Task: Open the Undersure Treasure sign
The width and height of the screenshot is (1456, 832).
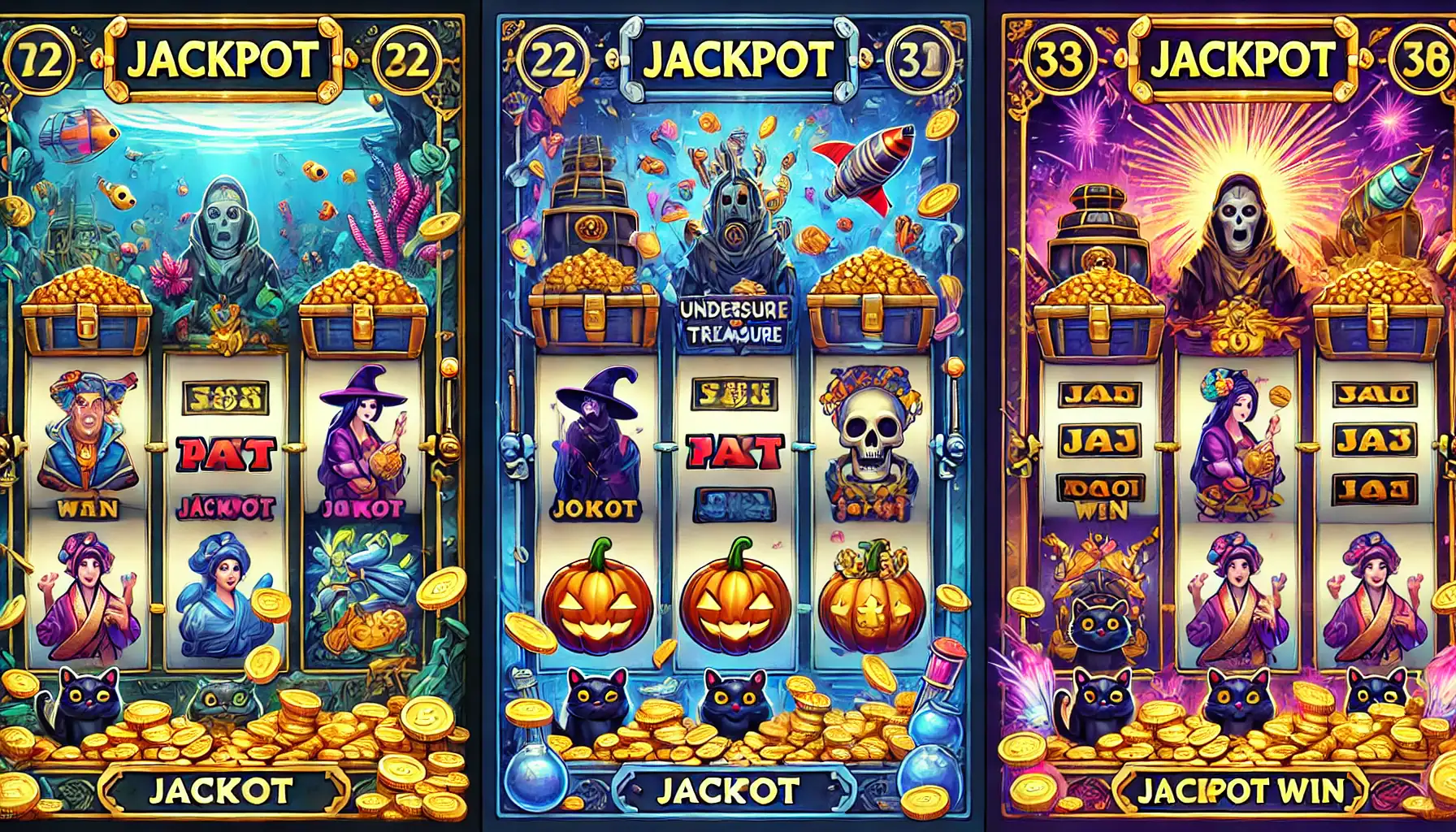Action: pyautogui.click(x=732, y=321)
